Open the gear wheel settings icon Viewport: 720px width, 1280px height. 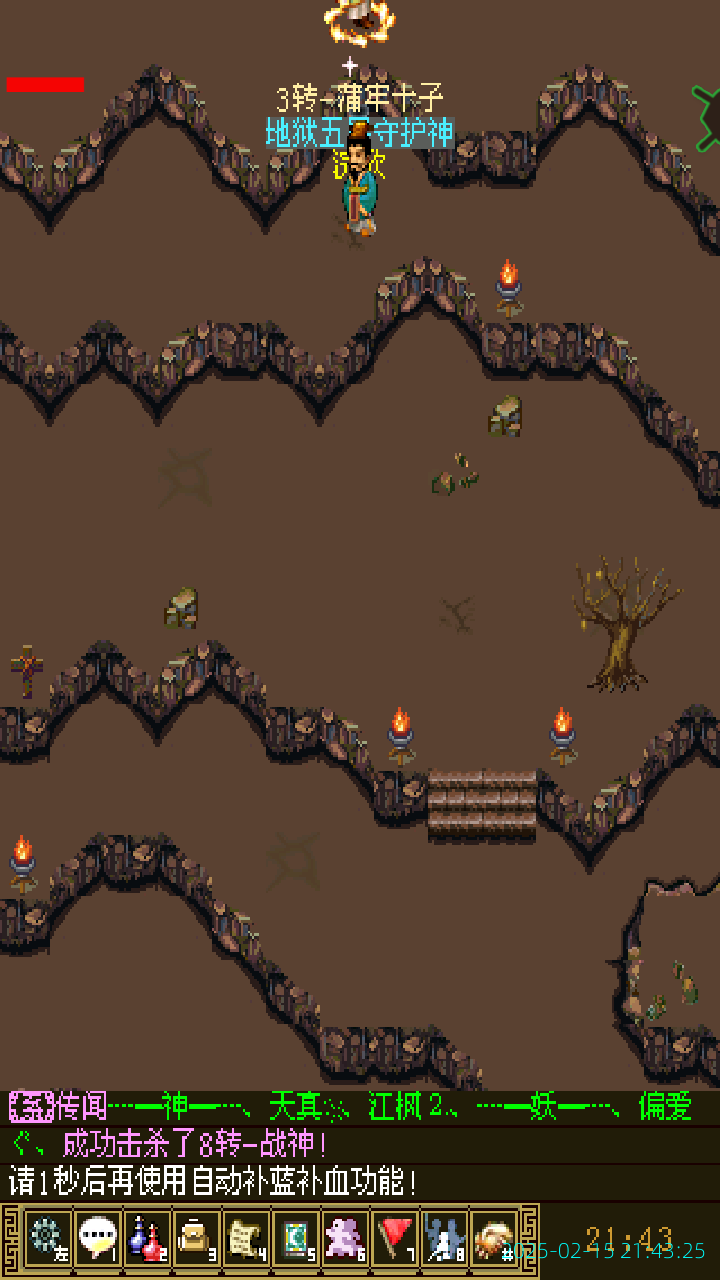pyautogui.click(x=46, y=1238)
